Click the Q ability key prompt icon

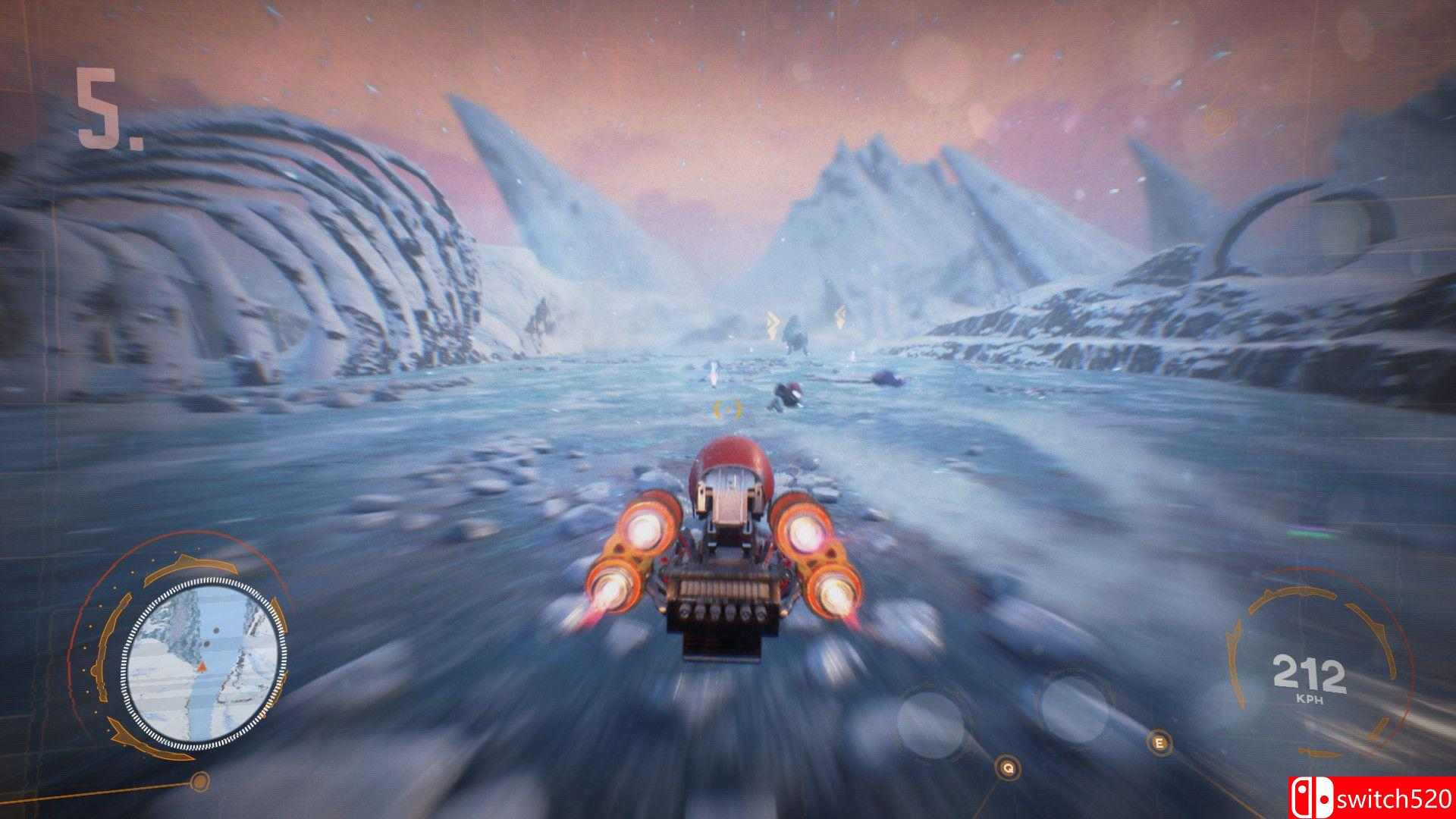(1009, 768)
